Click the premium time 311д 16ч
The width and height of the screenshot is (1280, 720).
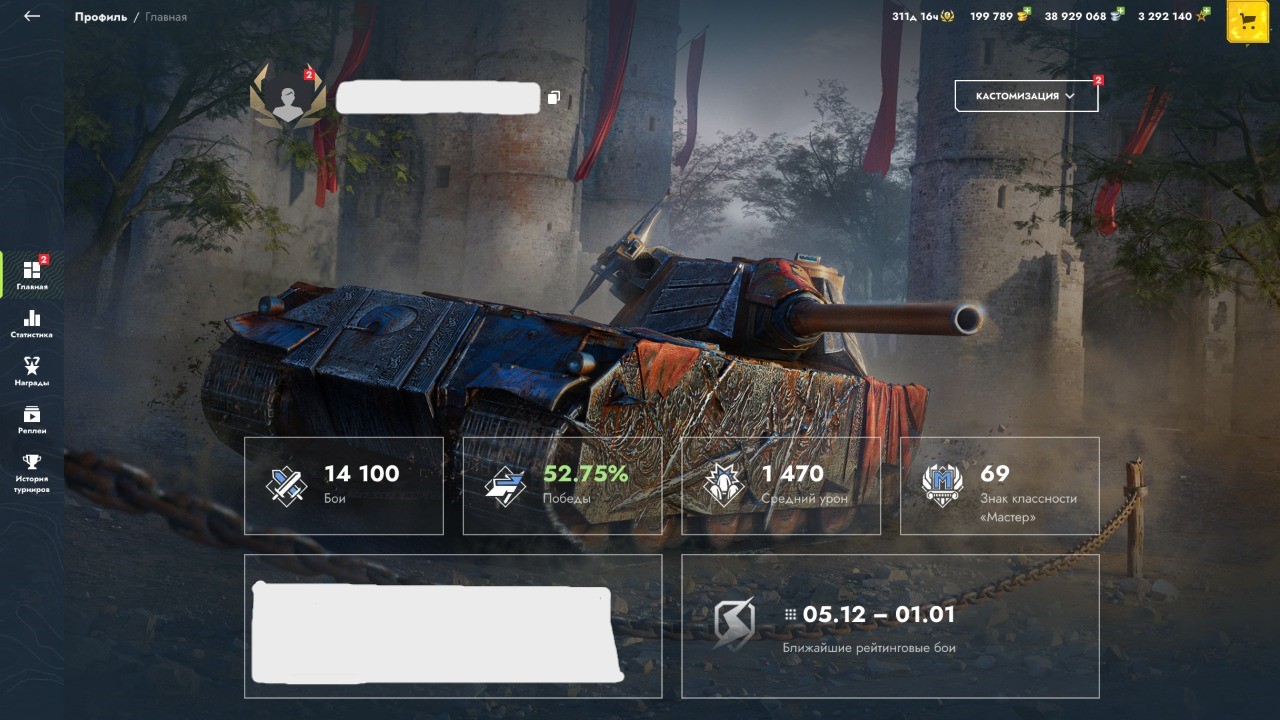922,16
